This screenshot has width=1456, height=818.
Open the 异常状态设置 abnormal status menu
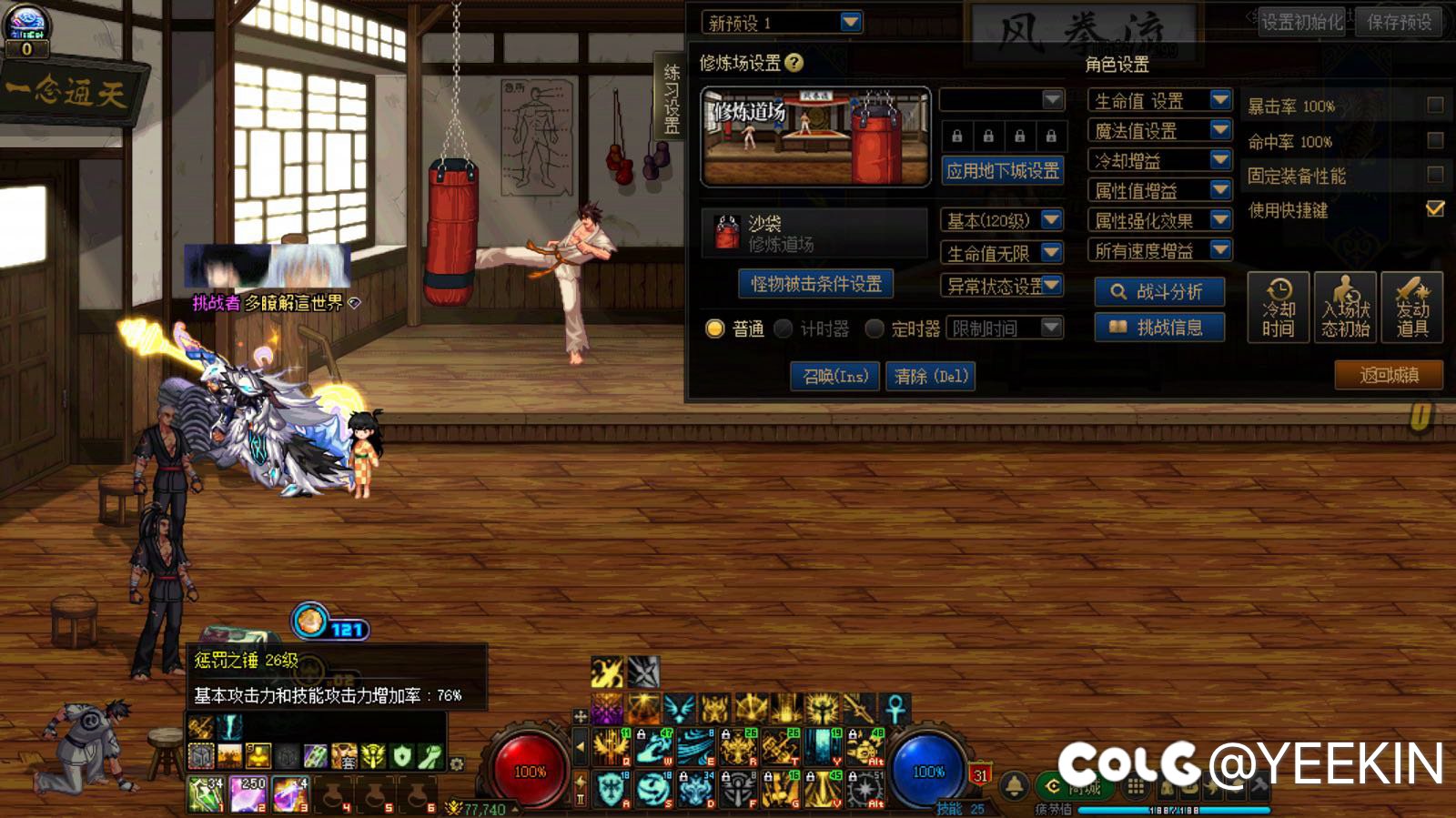coord(1001,285)
